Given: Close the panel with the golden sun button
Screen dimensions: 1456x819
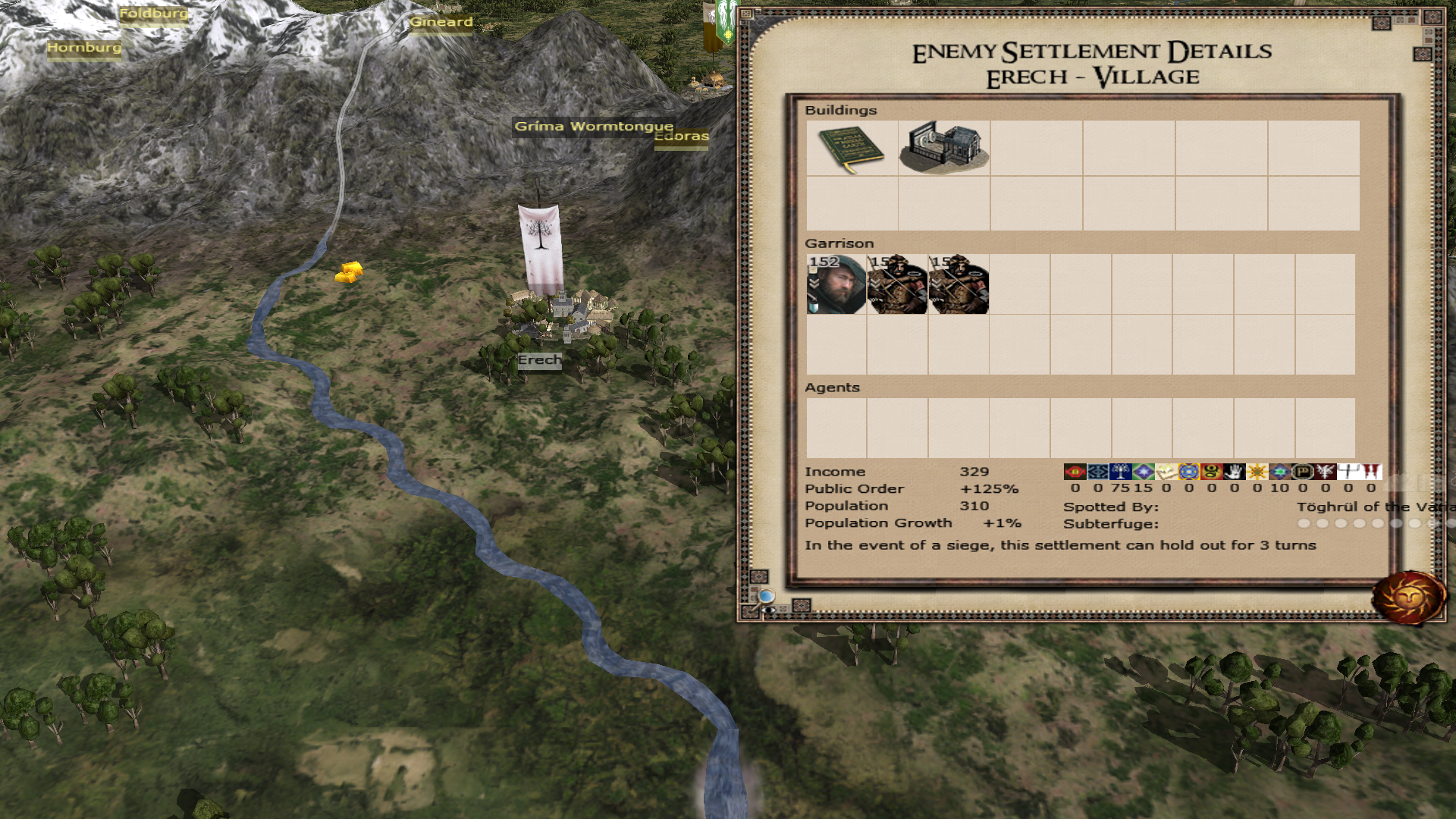Looking at the screenshot, I should coord(1409,598).
